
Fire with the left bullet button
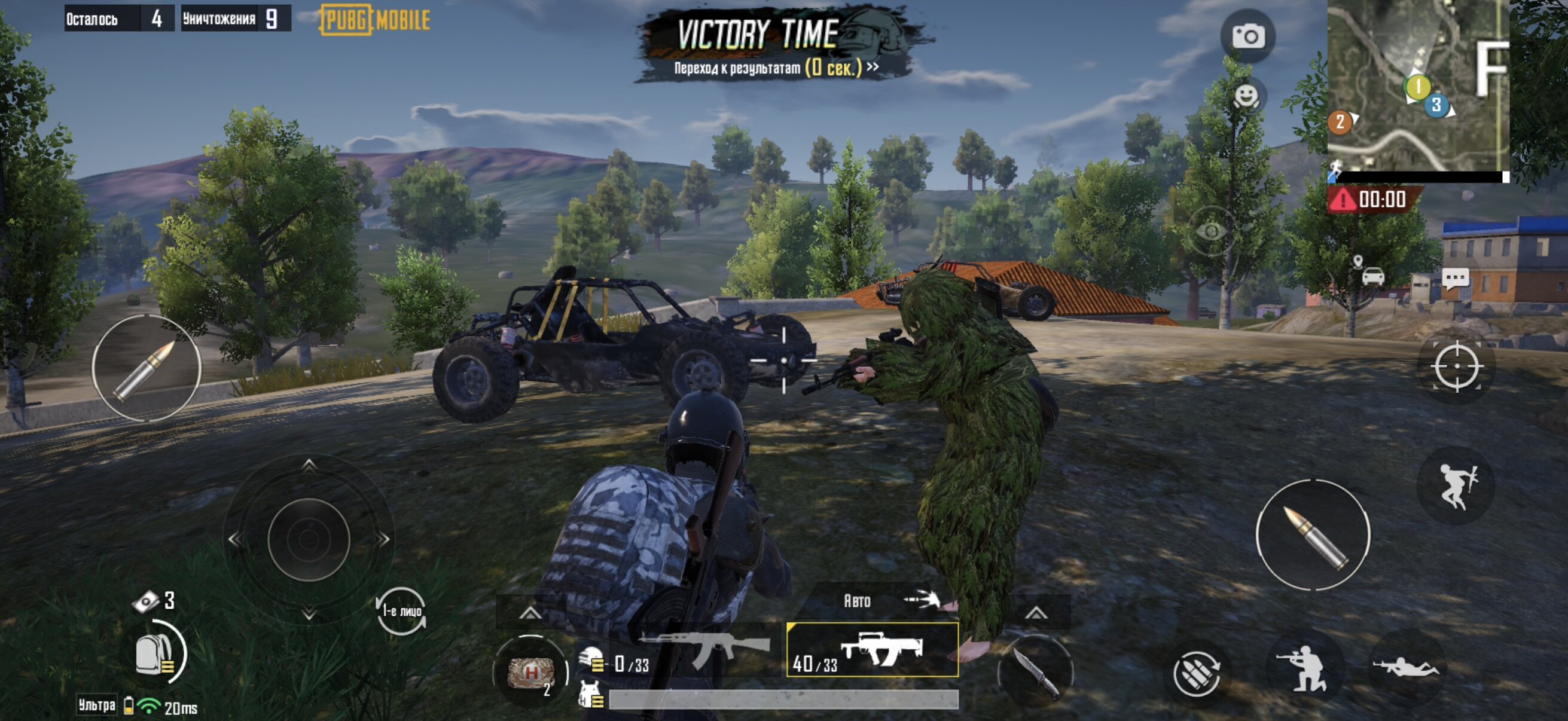tap(146, 368)
